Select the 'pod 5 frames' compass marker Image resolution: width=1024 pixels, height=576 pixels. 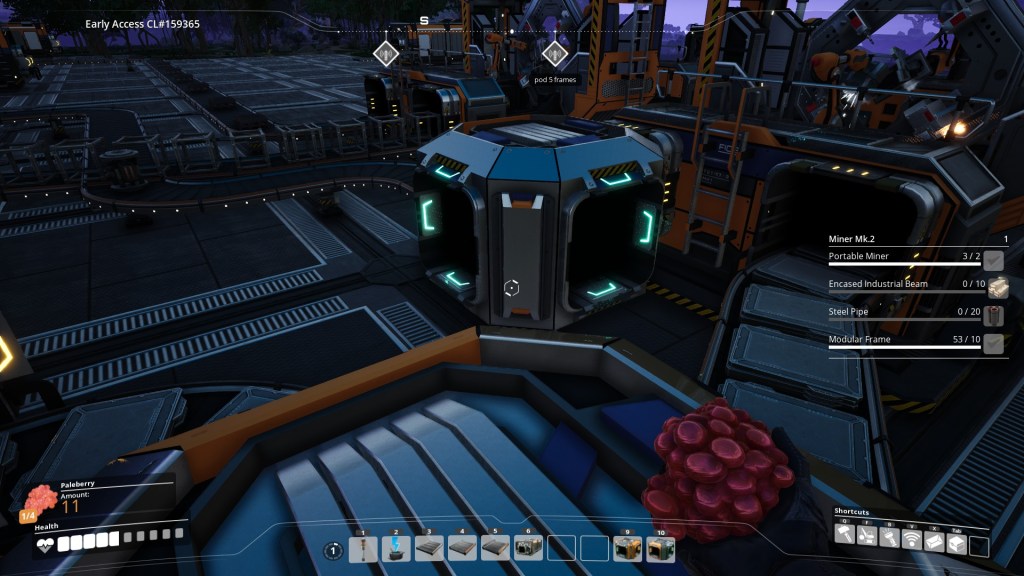click(554, 53)
